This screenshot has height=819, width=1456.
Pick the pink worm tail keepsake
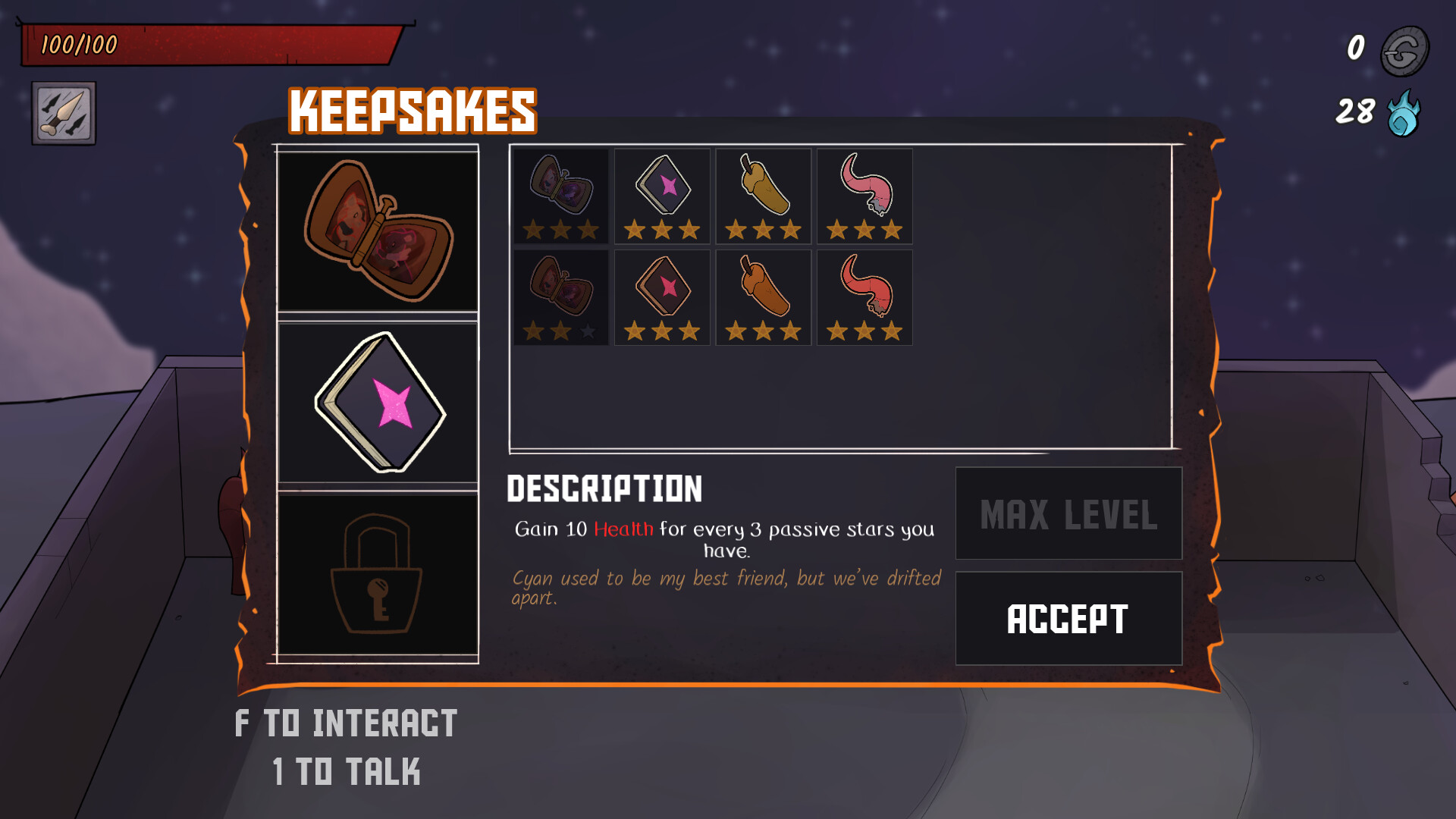(x=864, y=196)
